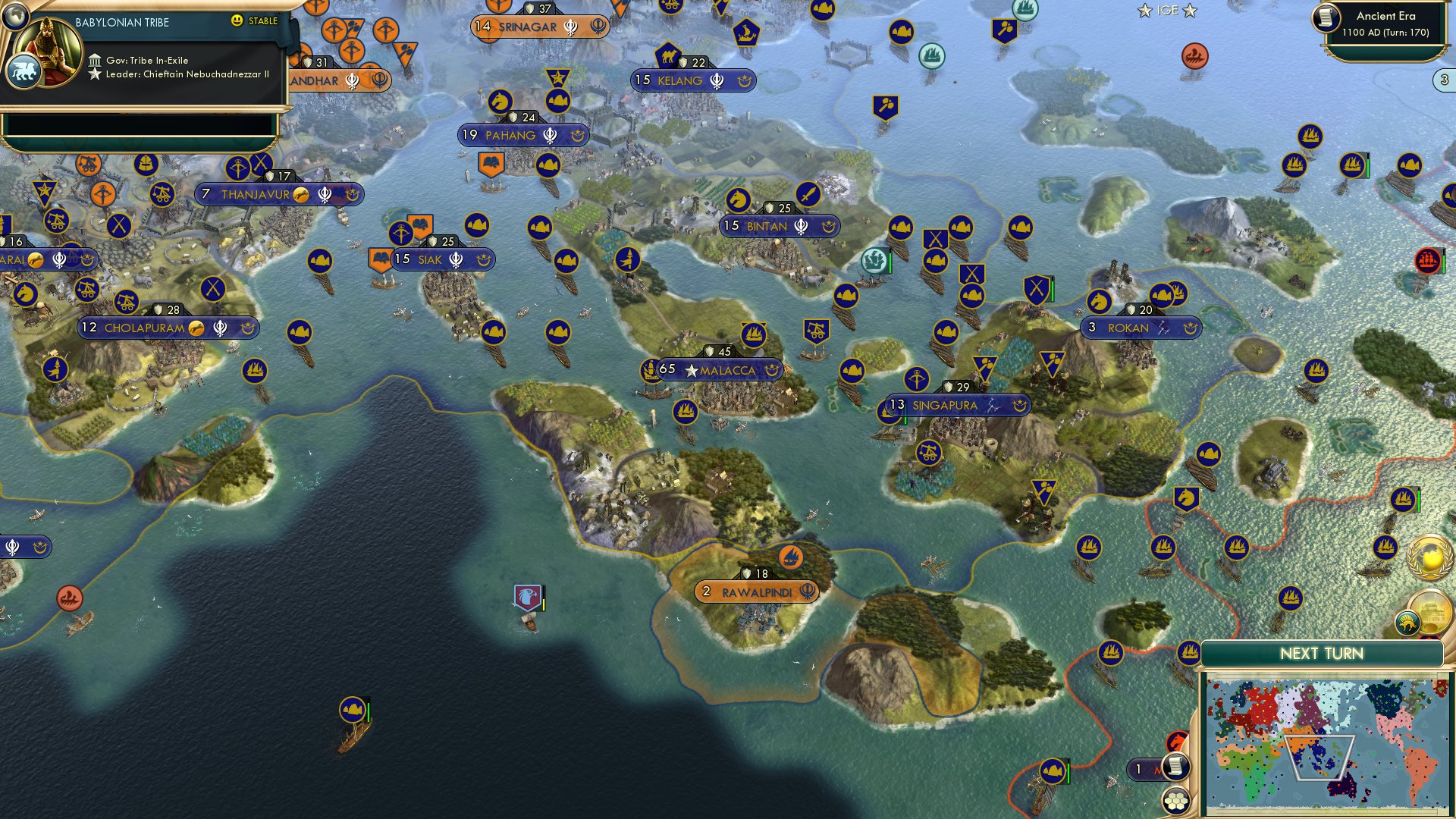Screen dimensions: 1456x819
Task: Click the capital star on Malacca's city banner
Action: (x=691, y=372)
